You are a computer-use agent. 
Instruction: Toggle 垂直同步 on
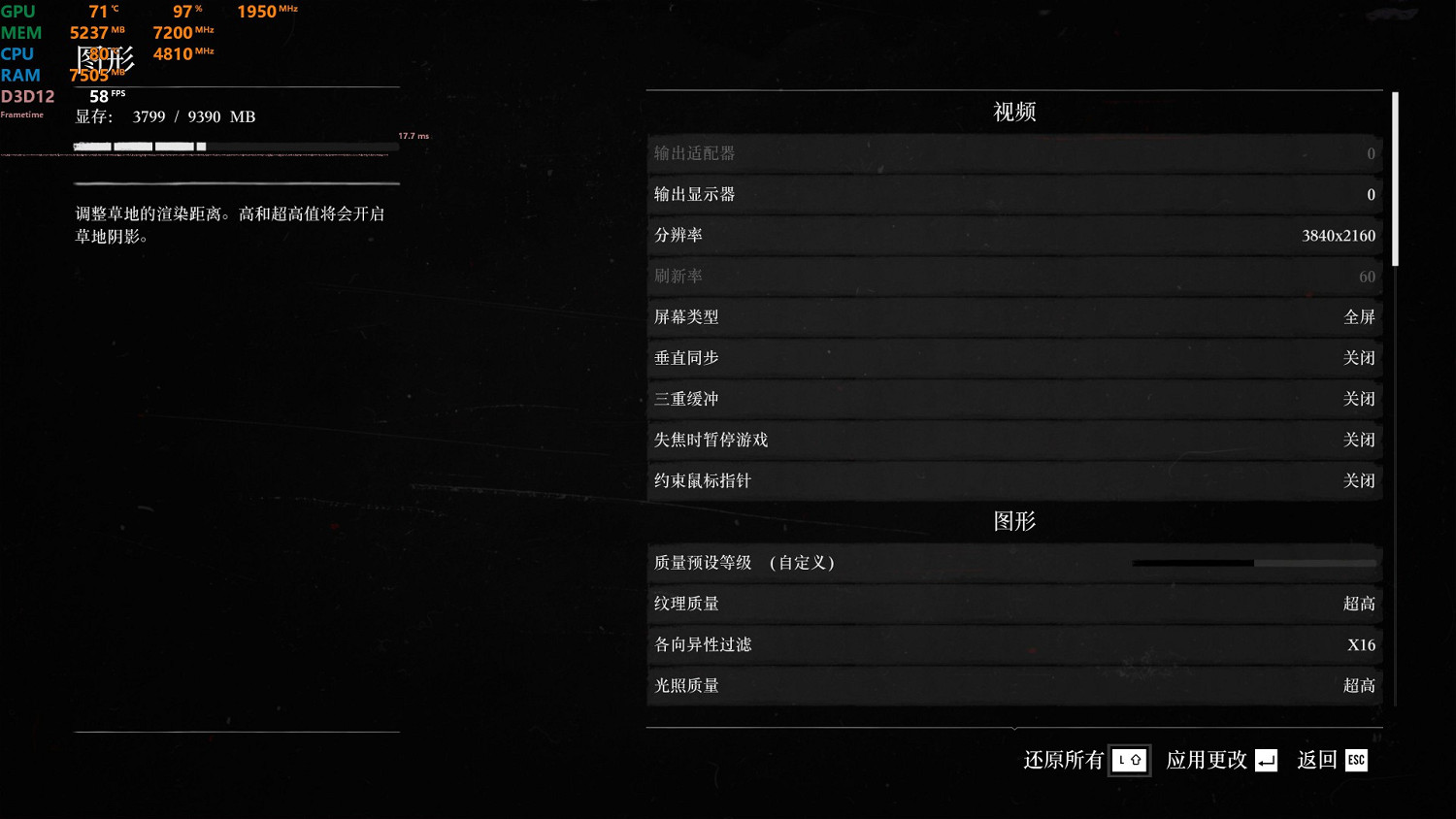[x=1014, y=357]
